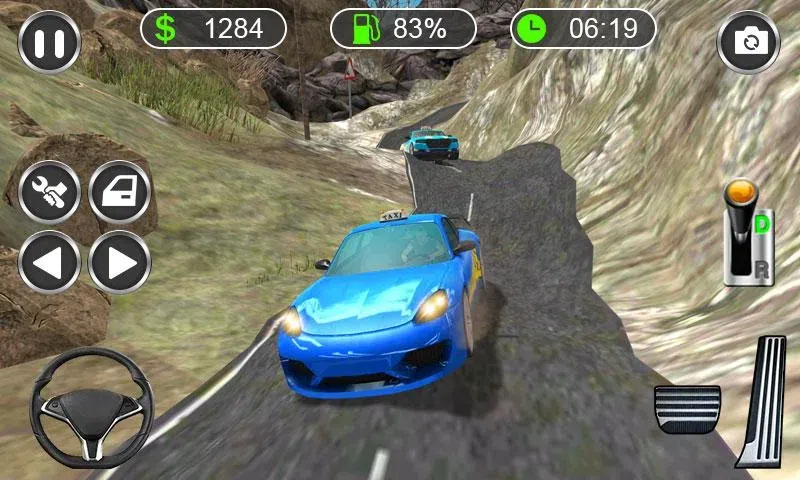The image size is (800, 480).
Task: Hit the brake pedal
Action: point(688,409)
